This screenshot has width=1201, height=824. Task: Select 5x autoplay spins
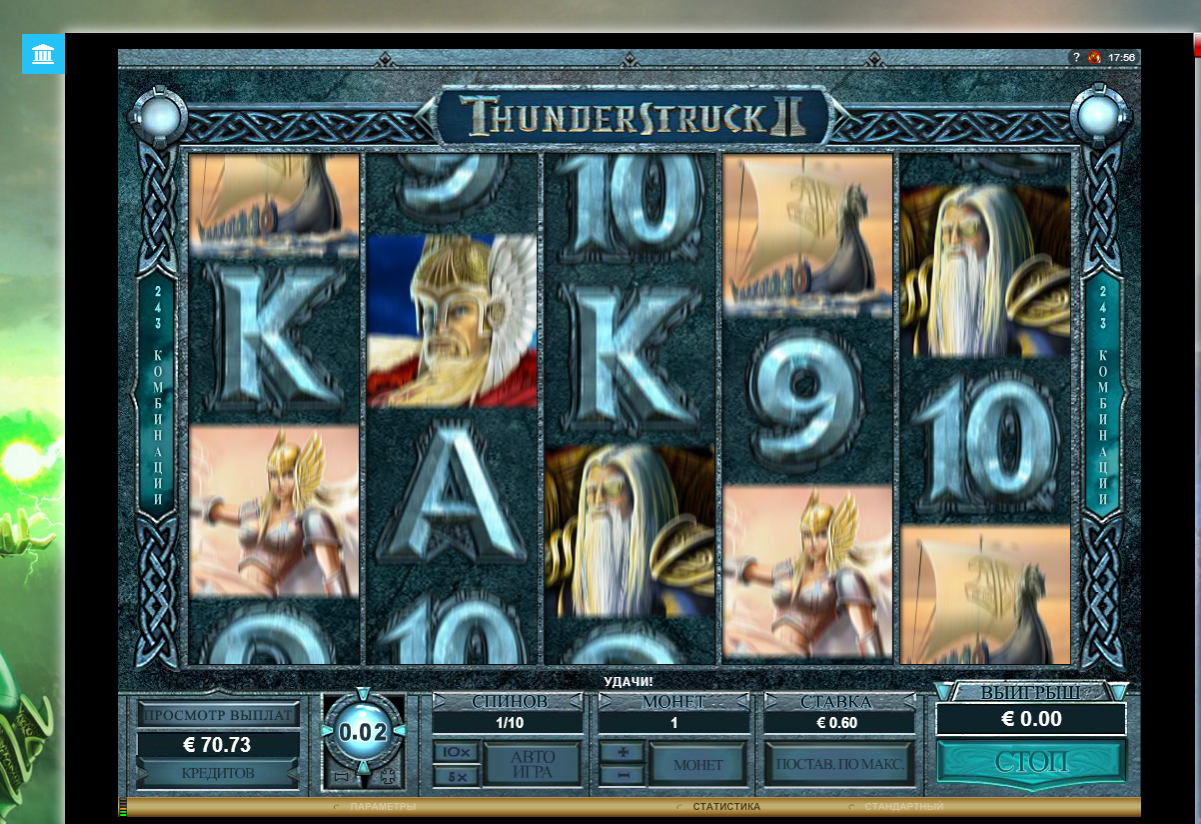456,776
